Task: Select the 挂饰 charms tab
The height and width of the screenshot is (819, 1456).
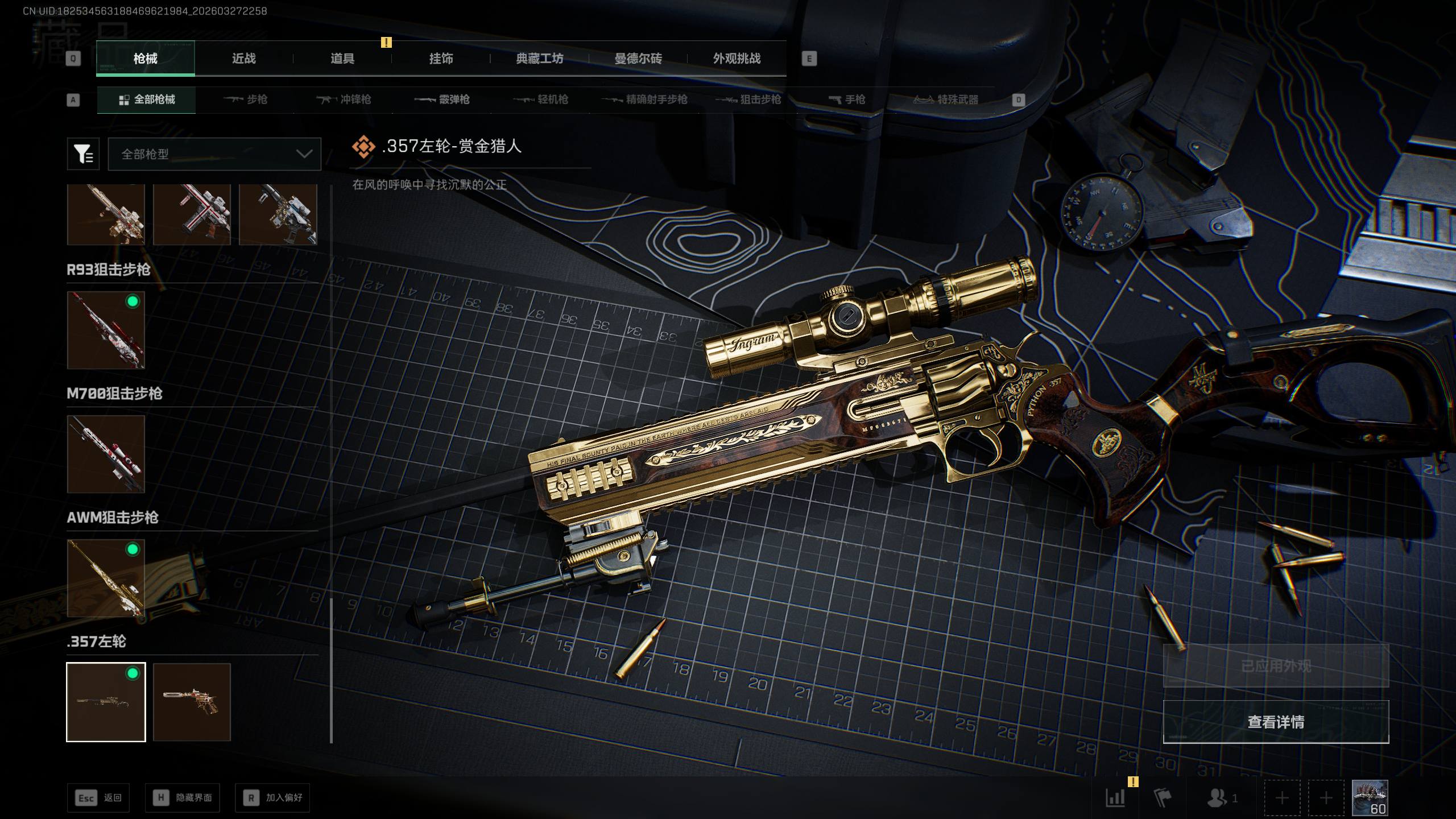Action: pos(441,59)
